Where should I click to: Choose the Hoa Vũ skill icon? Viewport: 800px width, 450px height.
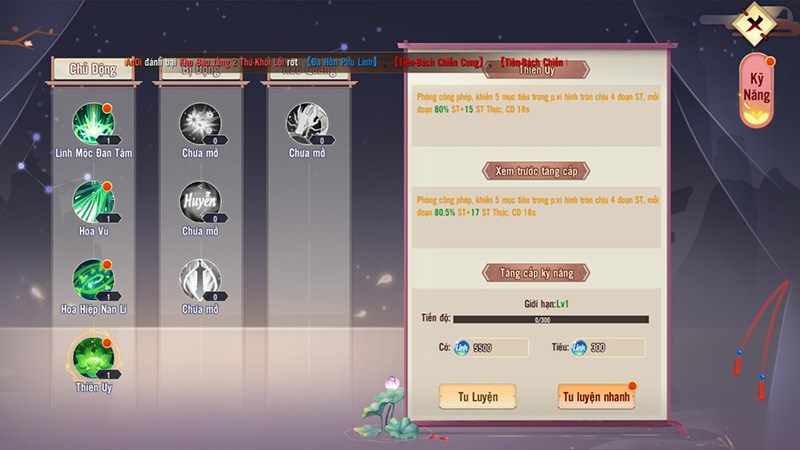[x=93, y=201]
